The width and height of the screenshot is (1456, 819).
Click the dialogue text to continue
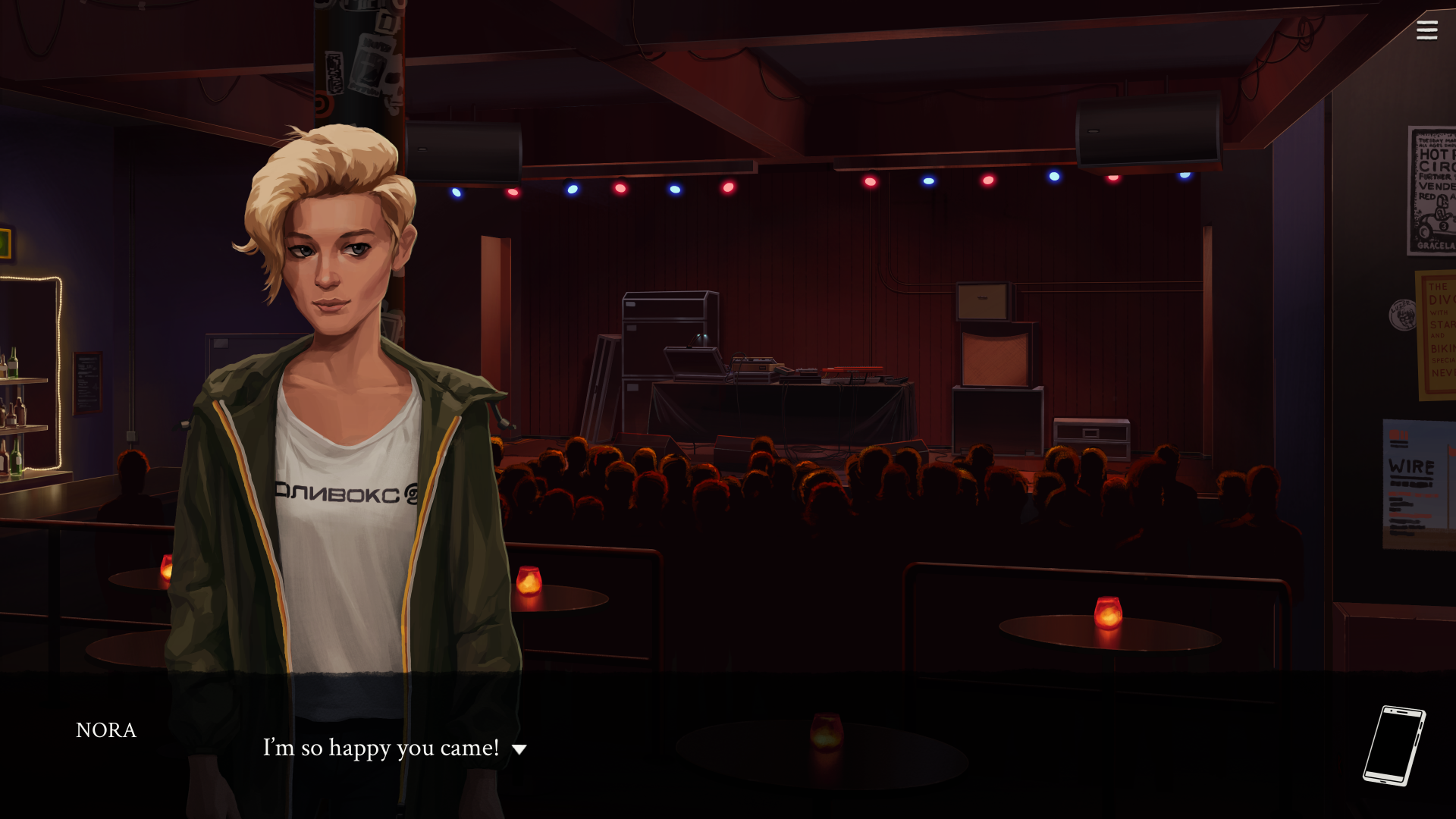point(379,748)
